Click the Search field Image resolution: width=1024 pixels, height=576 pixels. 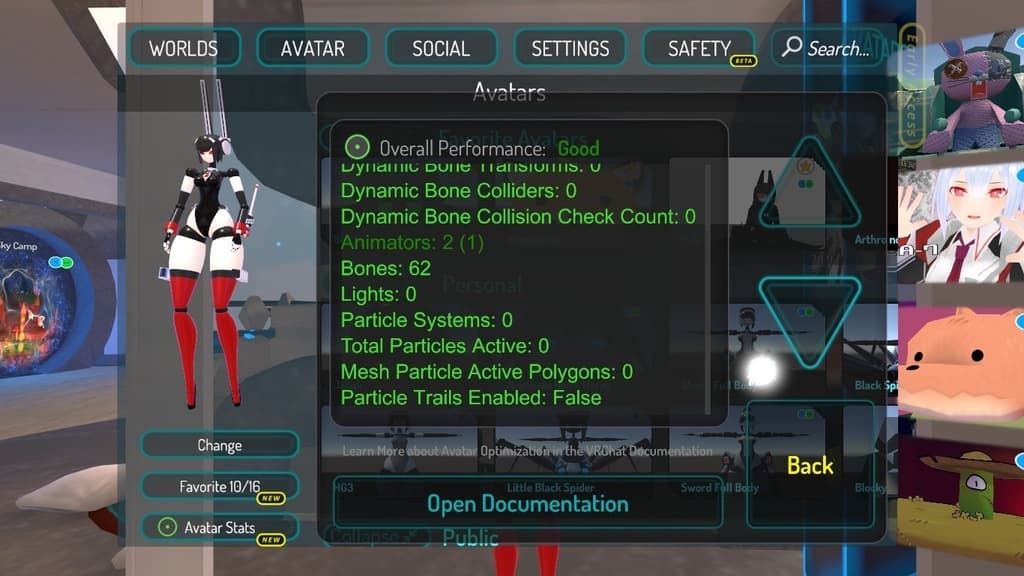click(826, 48)
